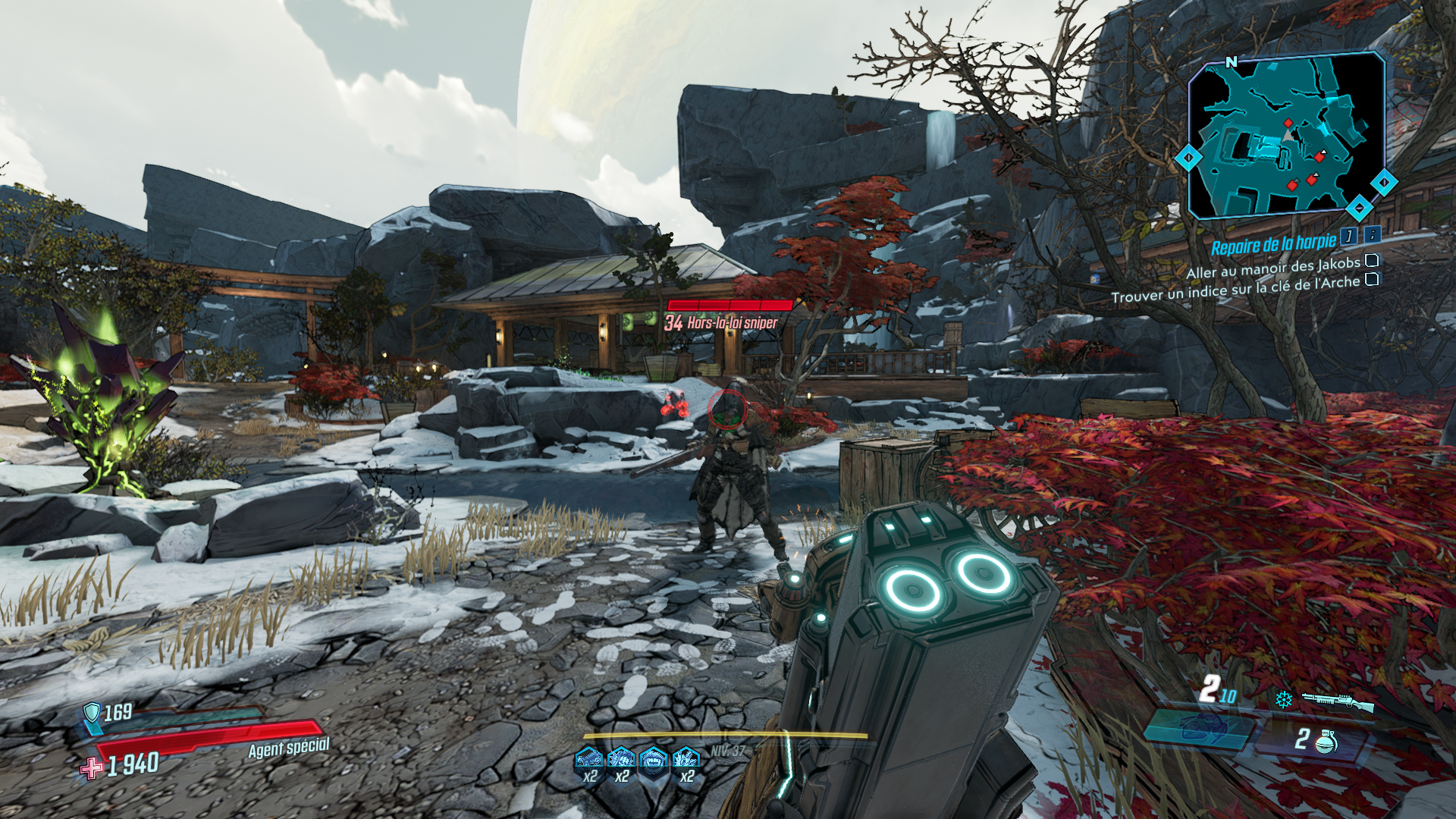
Task: Click the shield icon beside 169
Action: pyautogui.click(x=92, y=713)
